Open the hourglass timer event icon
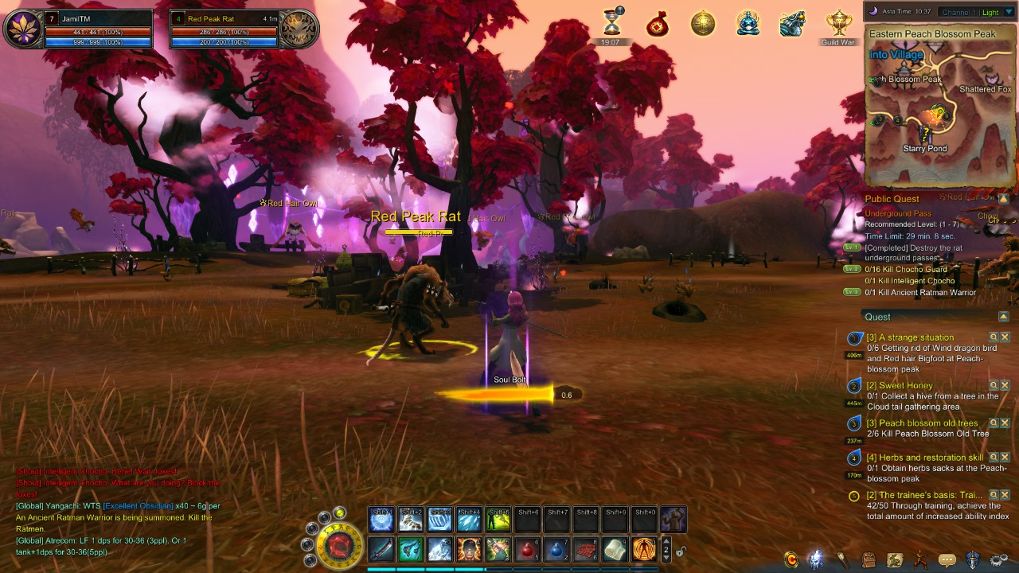 [x=611, y=23]
